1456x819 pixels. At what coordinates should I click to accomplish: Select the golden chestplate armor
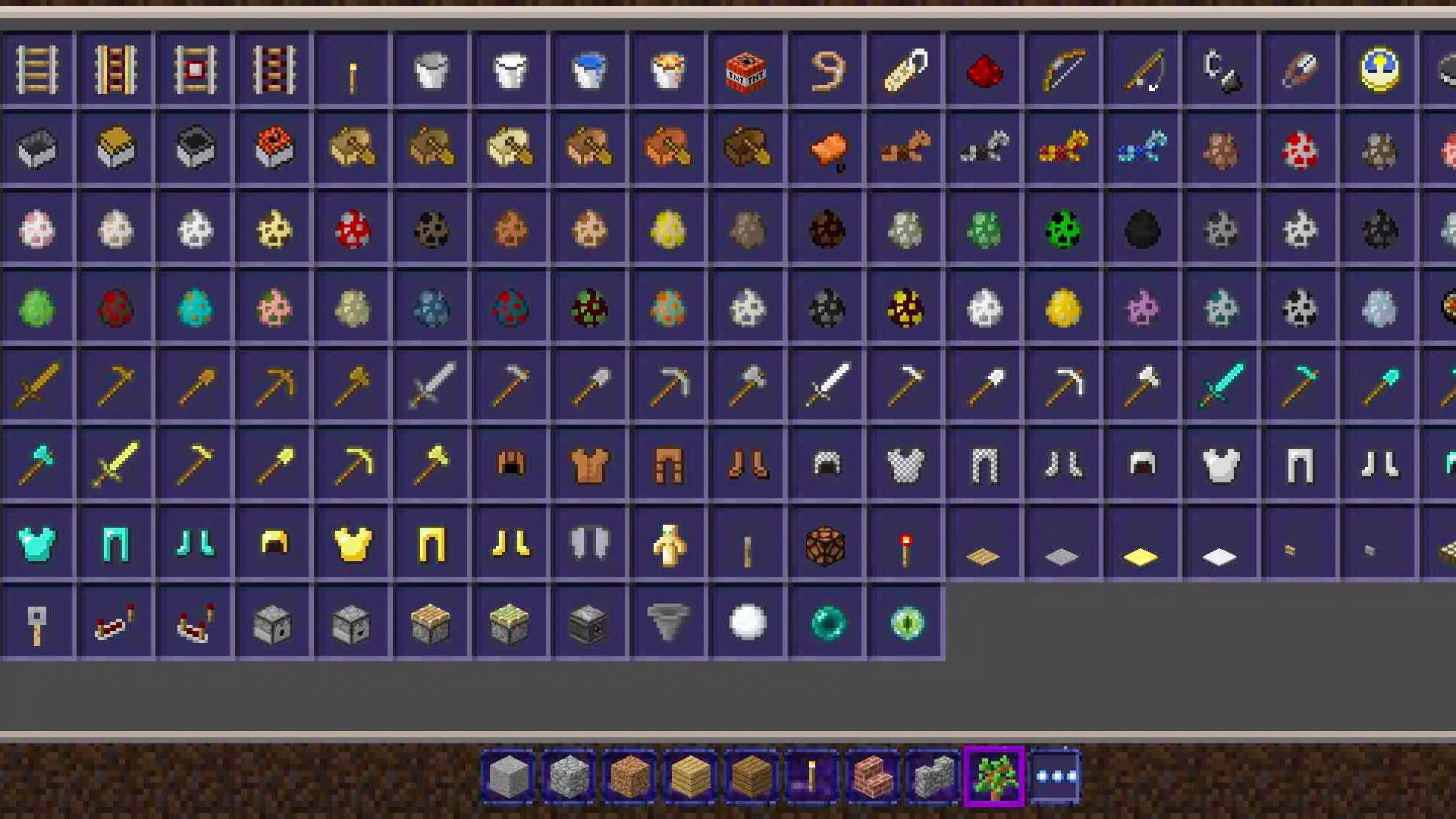point(352,542)
